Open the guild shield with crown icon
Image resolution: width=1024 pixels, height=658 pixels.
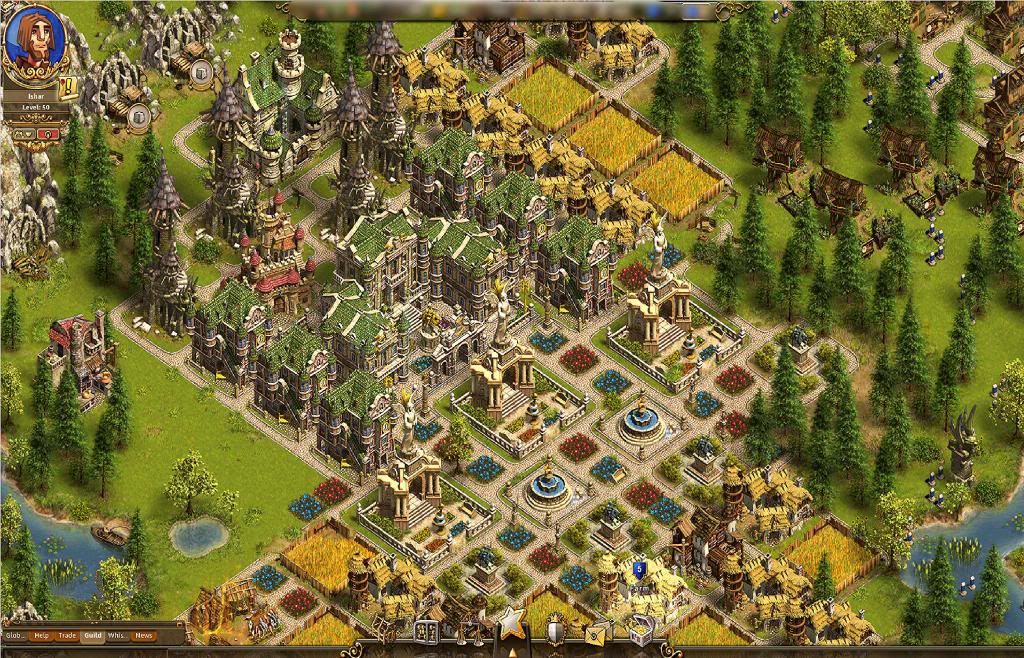(556, 631)
